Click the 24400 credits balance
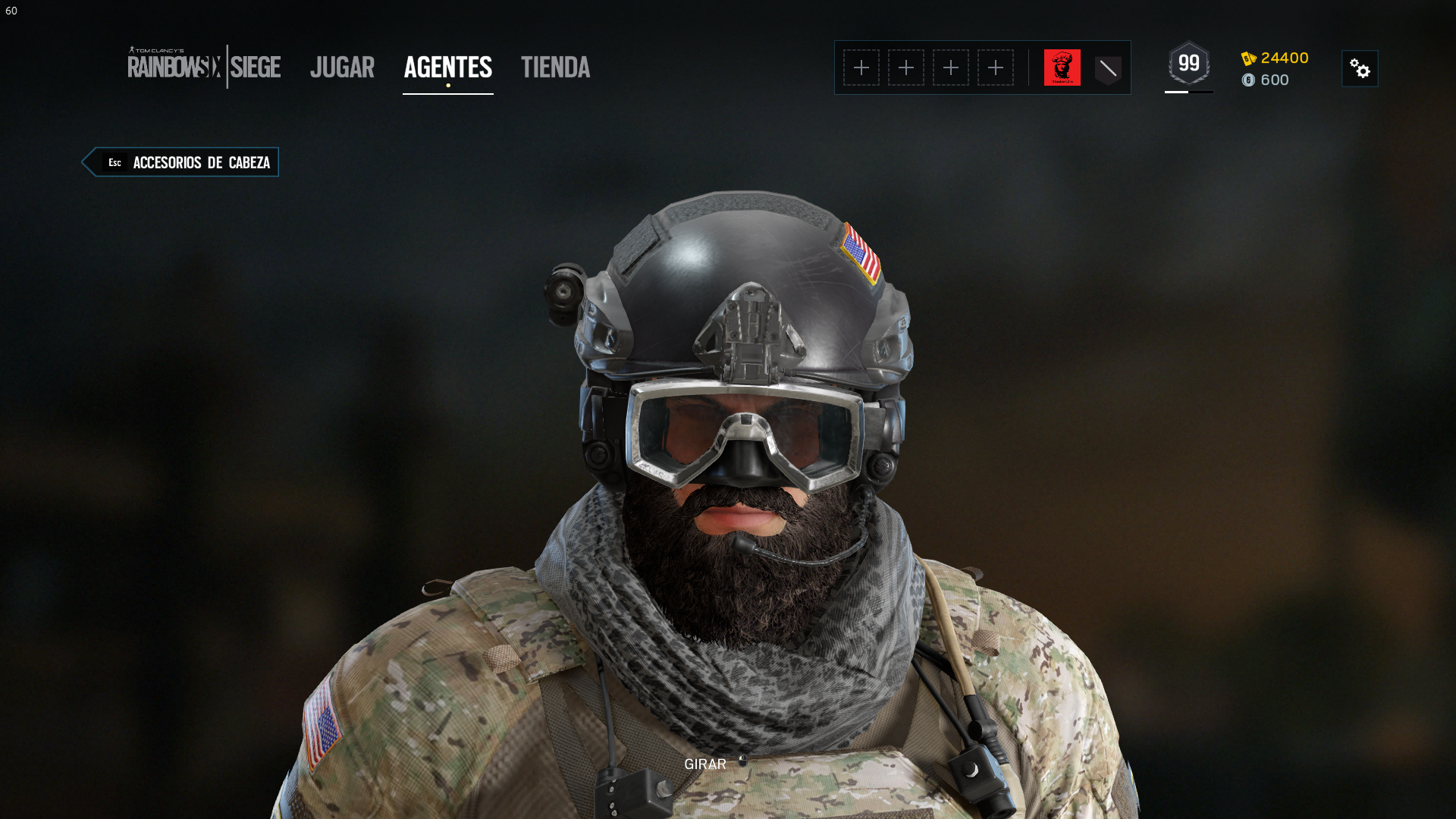This screenshot has height=819, width=1456. (x=1283, y=58)
